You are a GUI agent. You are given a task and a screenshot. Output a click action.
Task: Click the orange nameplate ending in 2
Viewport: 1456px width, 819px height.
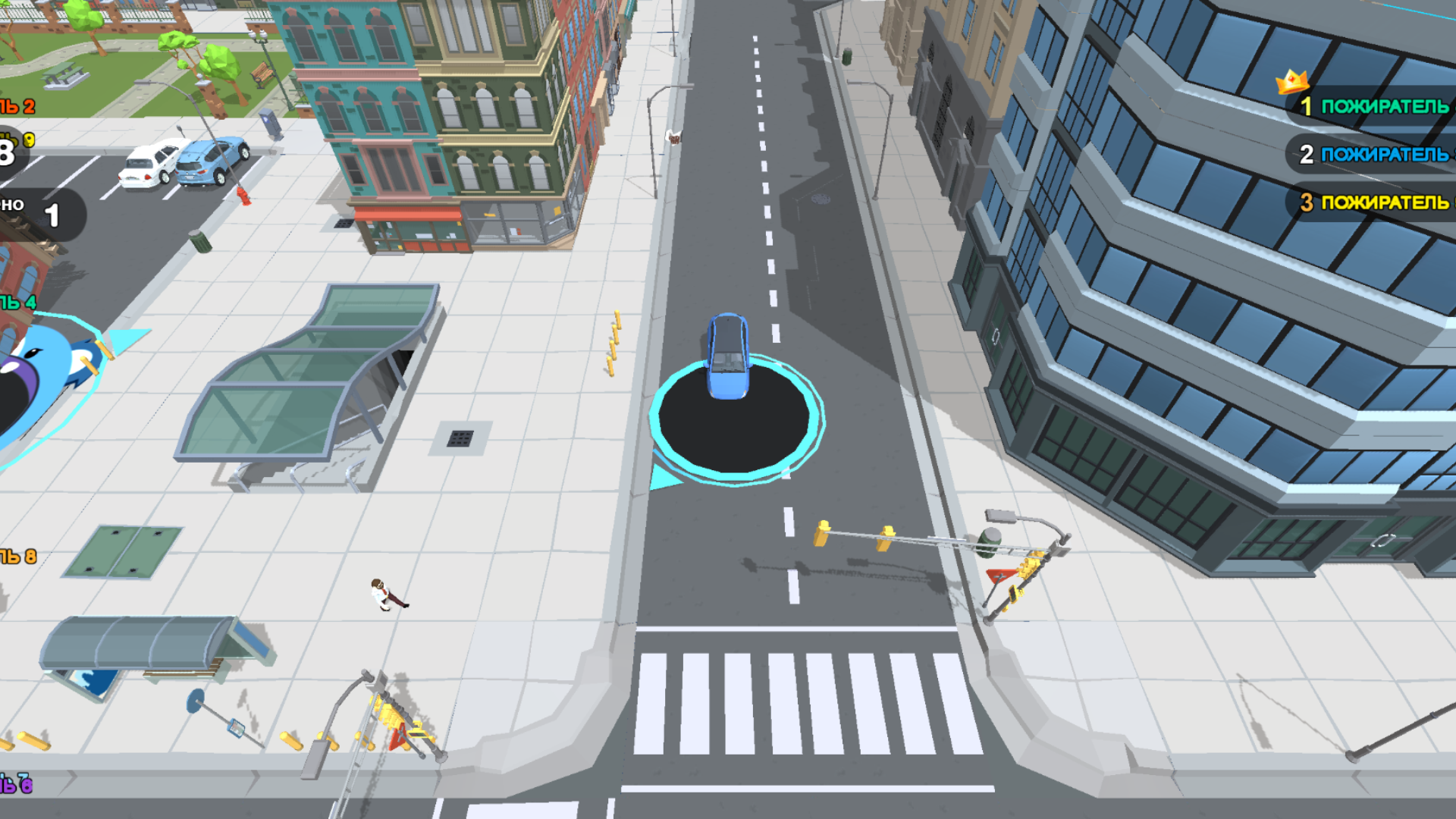(15, 106)
